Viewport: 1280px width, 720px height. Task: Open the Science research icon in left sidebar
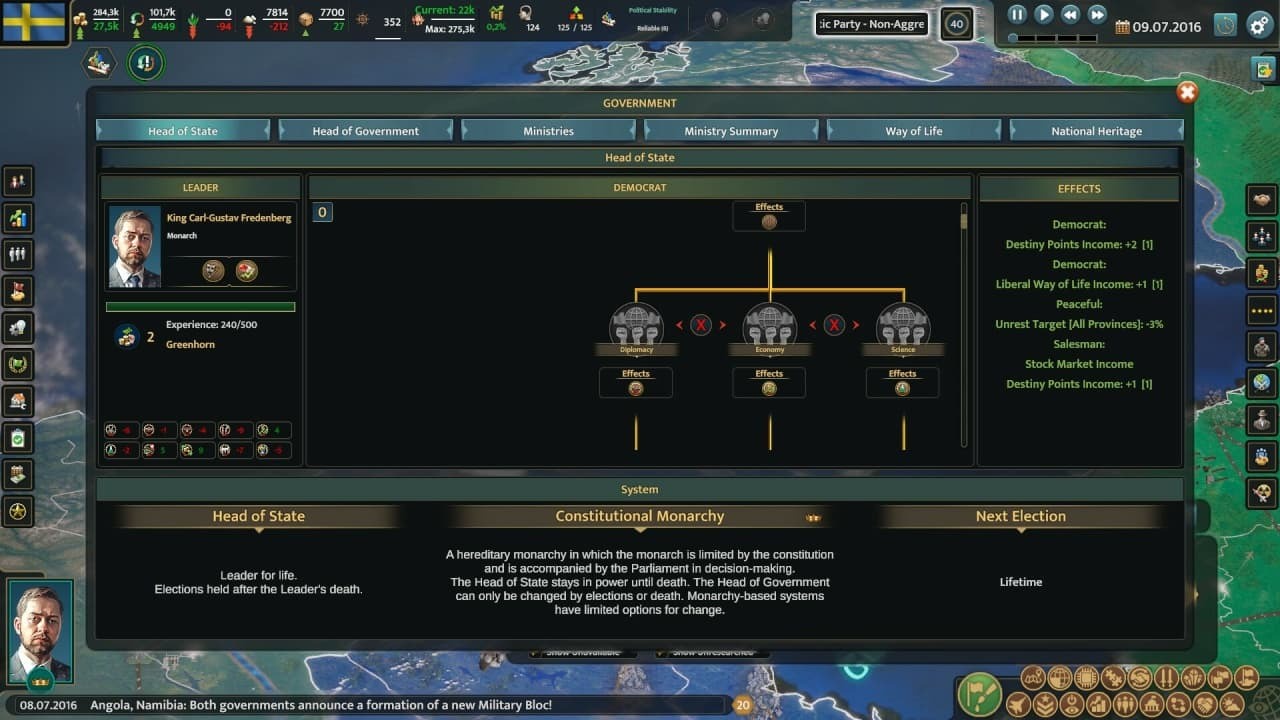tap(17, 328)
